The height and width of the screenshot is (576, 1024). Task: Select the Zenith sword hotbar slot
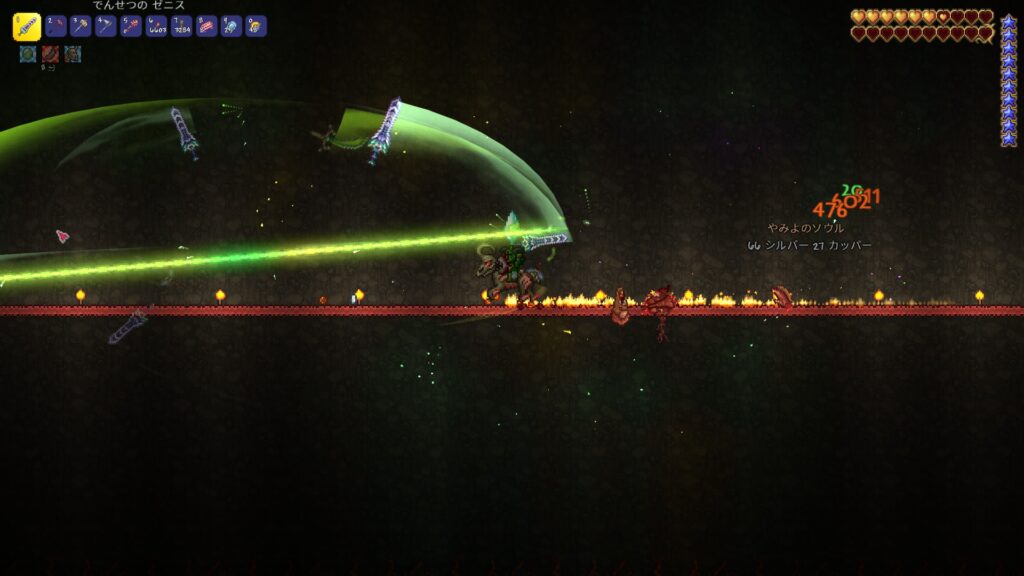point(27,27)
